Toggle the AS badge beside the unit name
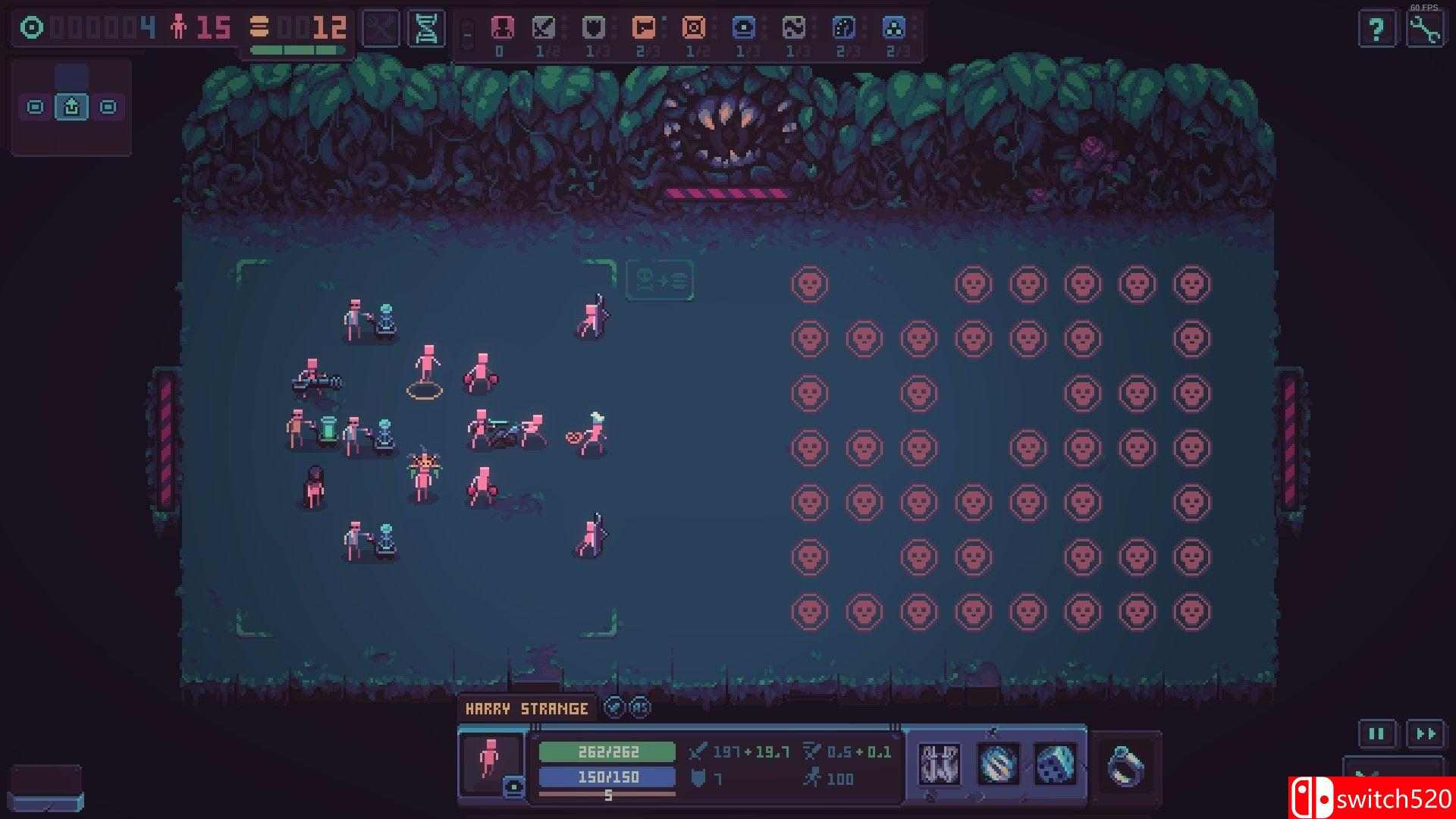Screen dimensions: 1456x819 (x=639, y=708)
